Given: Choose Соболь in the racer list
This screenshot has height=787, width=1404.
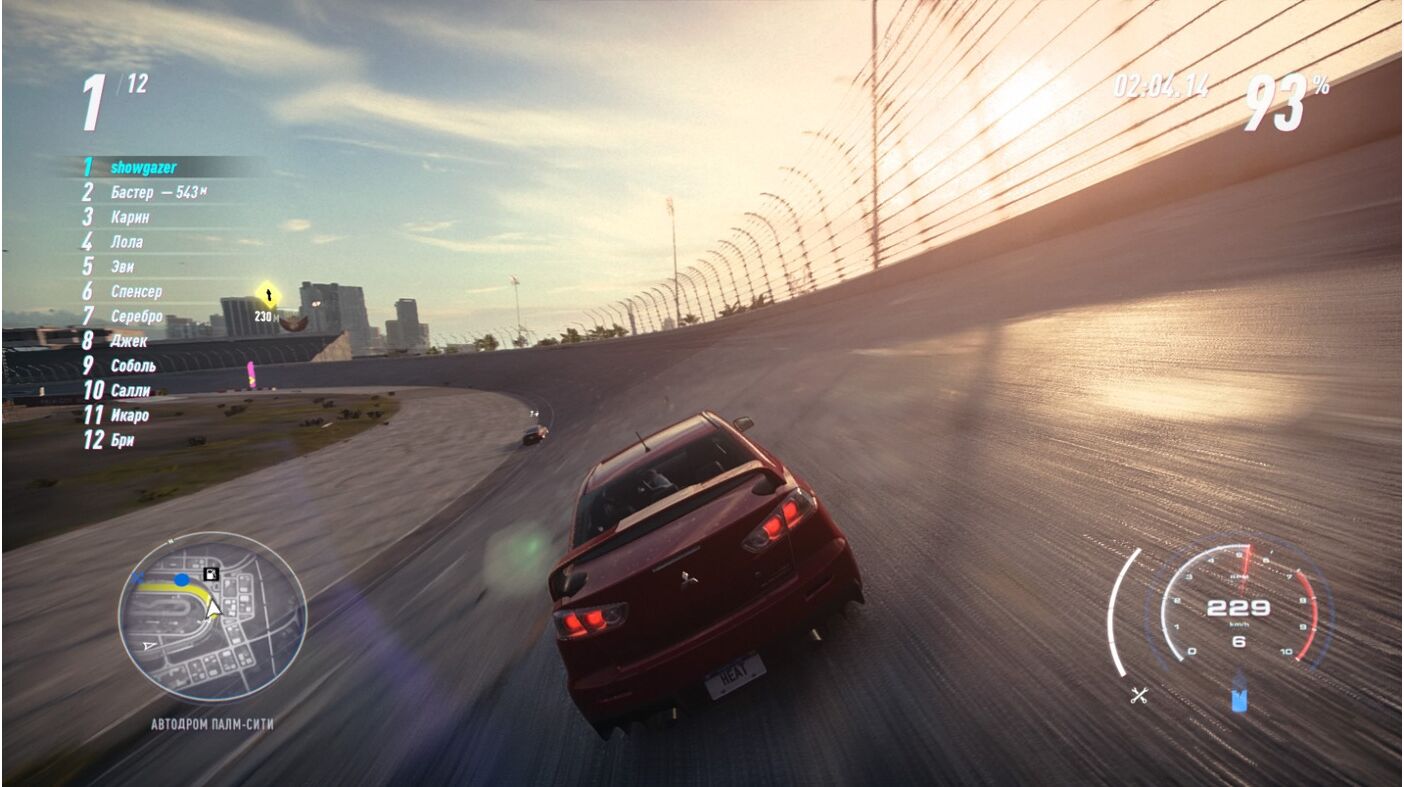Looking at the screenshot, I should (x=133, y=366).
